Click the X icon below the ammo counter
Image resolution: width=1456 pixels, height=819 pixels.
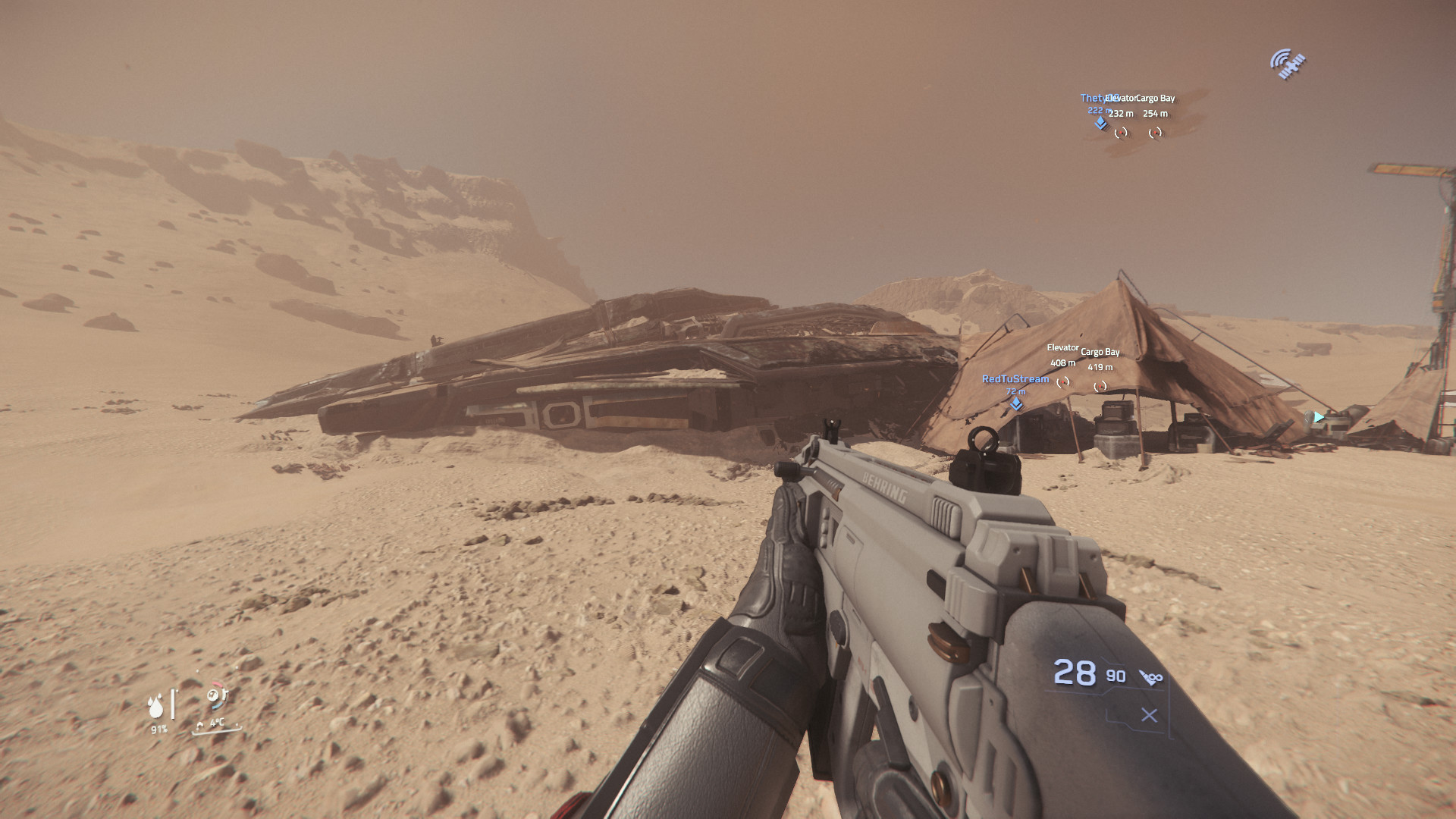point(1149,715)
